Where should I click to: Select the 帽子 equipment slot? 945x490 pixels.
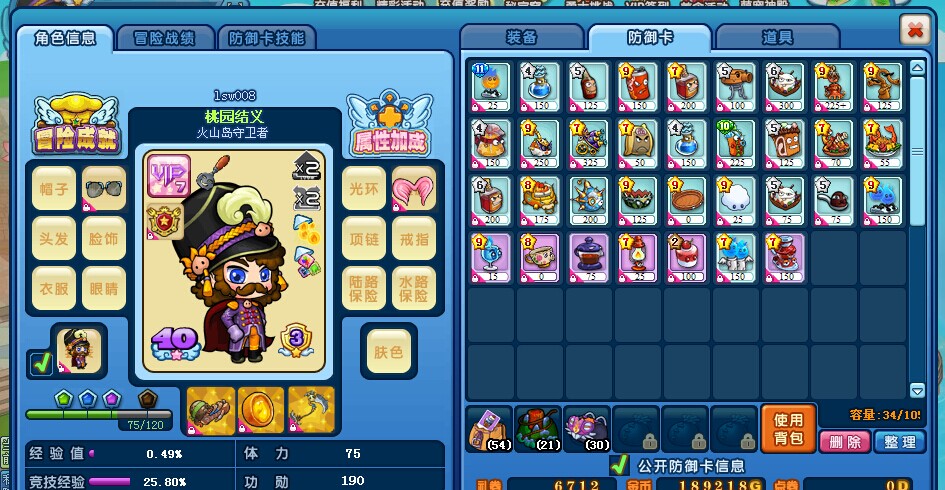(x=54, y=187)
